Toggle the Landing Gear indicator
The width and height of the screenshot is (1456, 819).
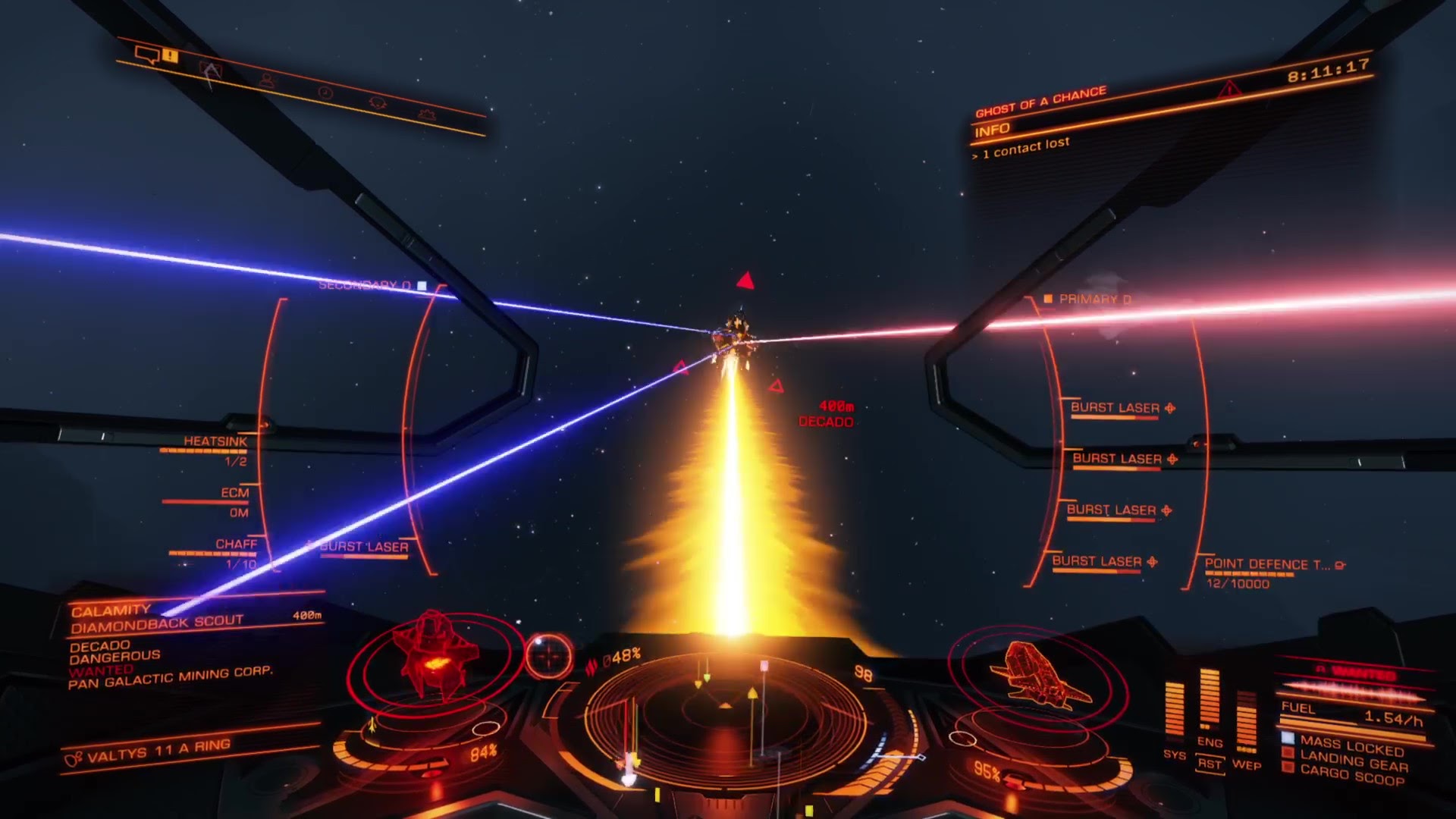[x=1354, y=761]
